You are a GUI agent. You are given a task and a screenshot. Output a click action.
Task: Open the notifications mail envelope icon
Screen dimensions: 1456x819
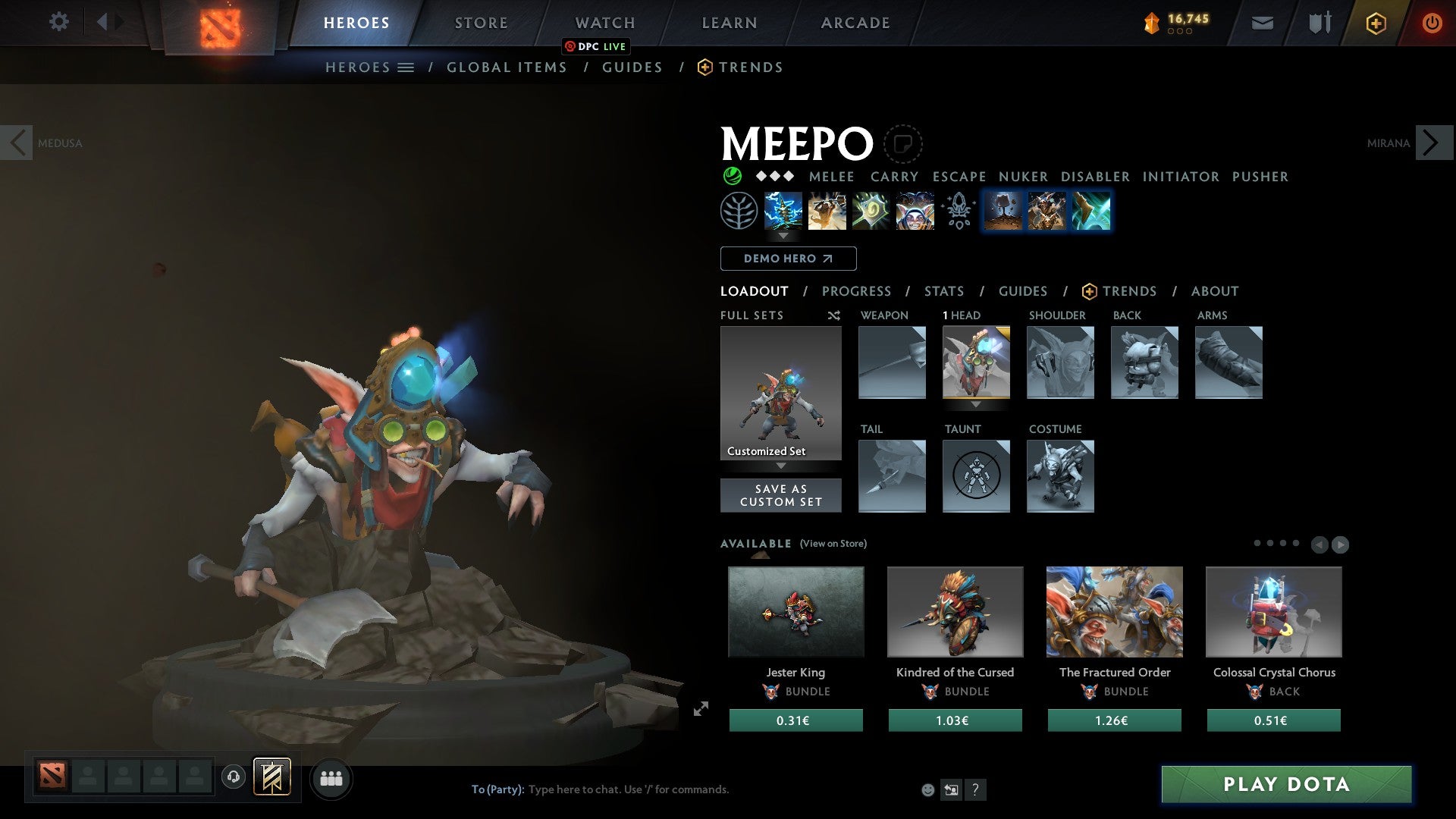tap(1262, 23)
